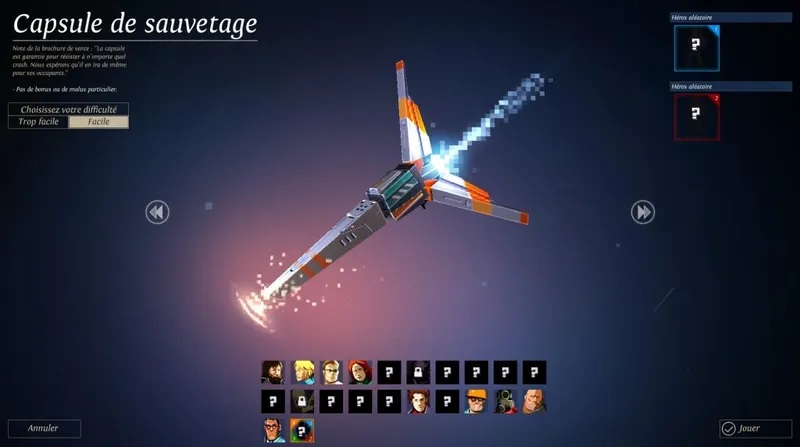Image resolution: width=800 pixels, height=447 pixels.
Task: Select the blonde-haired hero portrait
Action: pyautogui.click(x=303, y=373)
